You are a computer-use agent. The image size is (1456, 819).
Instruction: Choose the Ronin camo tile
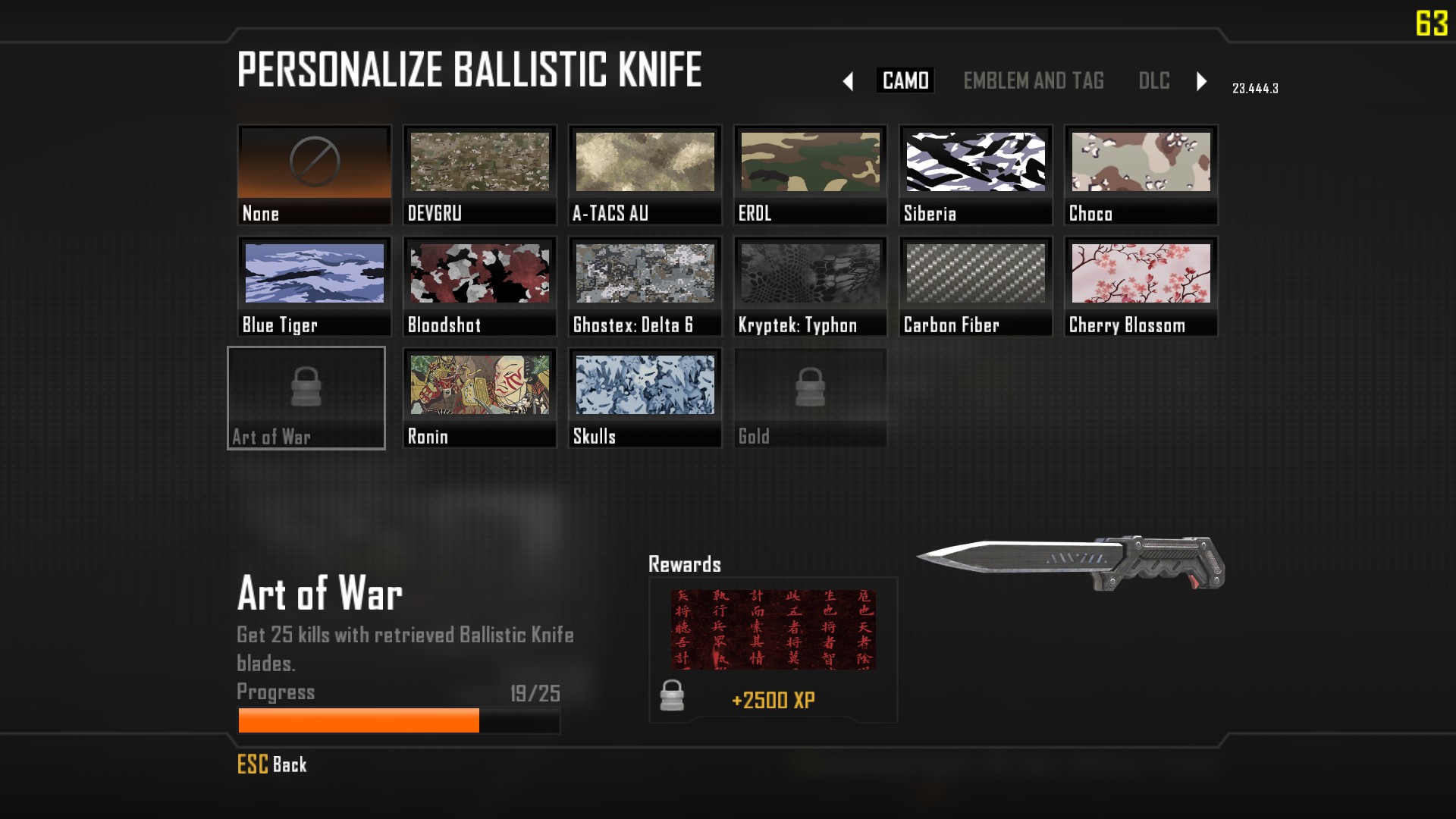click(479, 397)
